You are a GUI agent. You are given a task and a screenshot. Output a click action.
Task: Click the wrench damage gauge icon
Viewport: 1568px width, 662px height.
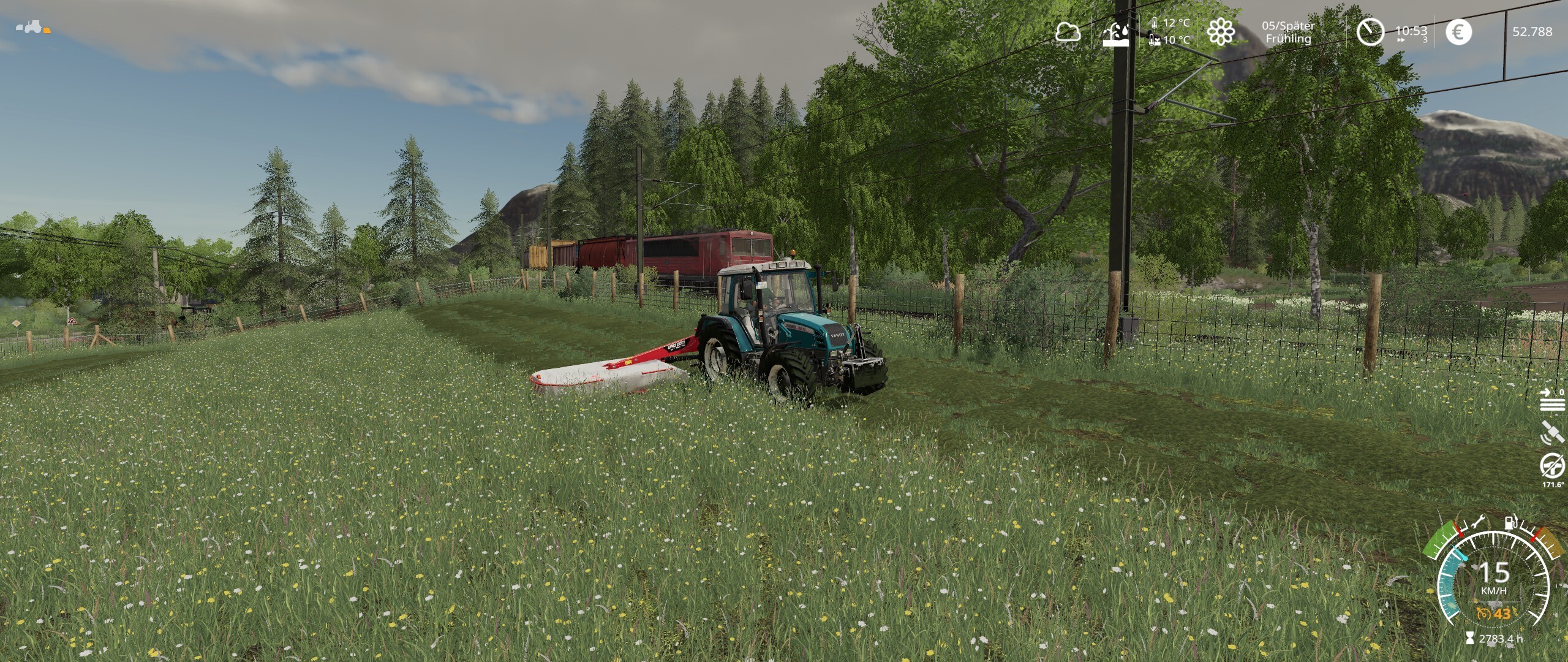tap(1476, 522)
